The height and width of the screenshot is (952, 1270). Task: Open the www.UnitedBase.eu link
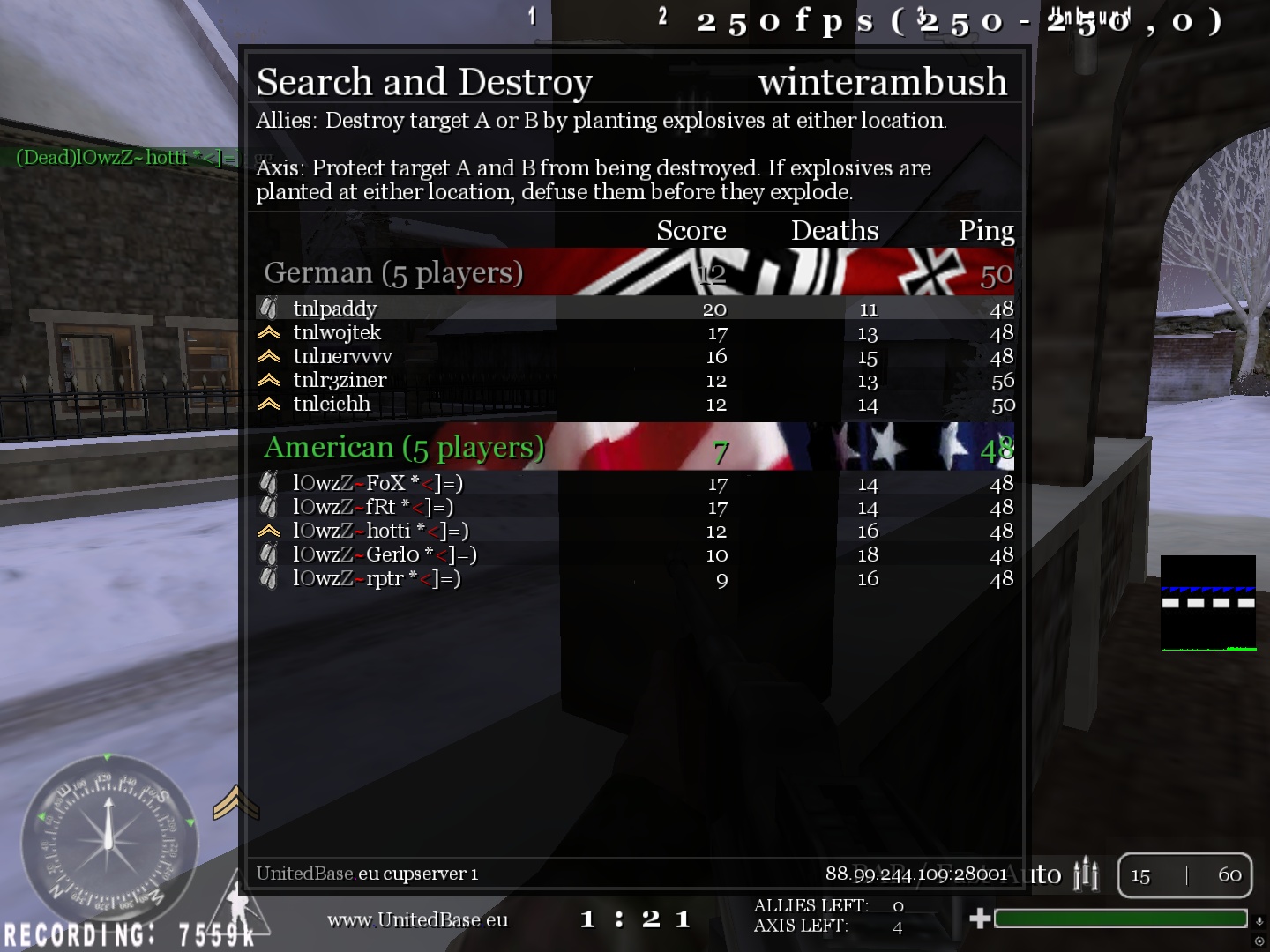[x=417, y=919]
